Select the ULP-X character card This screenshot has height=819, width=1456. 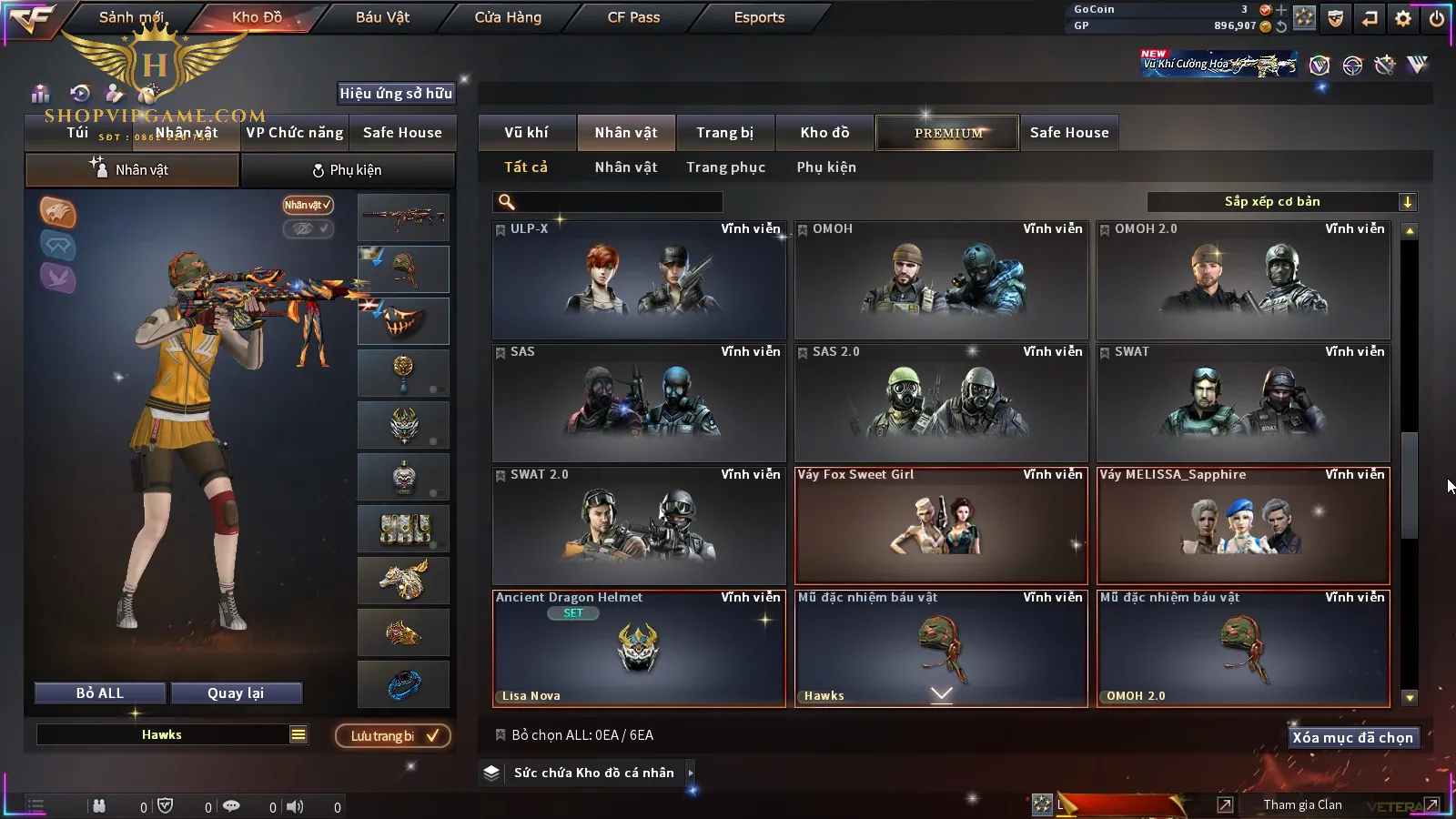point(639,280)
